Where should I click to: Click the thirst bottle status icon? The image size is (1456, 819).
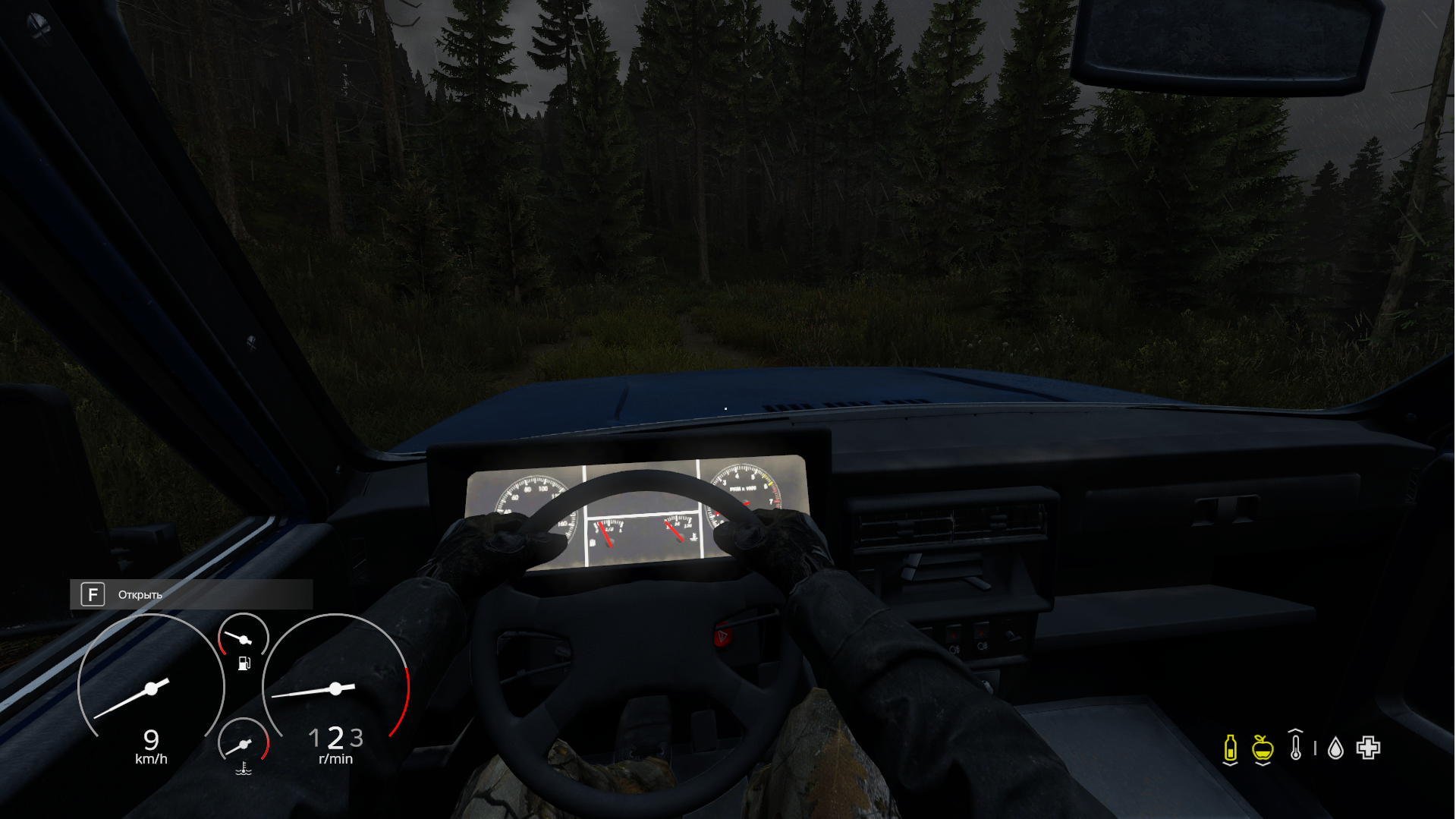click(1230, 748)
